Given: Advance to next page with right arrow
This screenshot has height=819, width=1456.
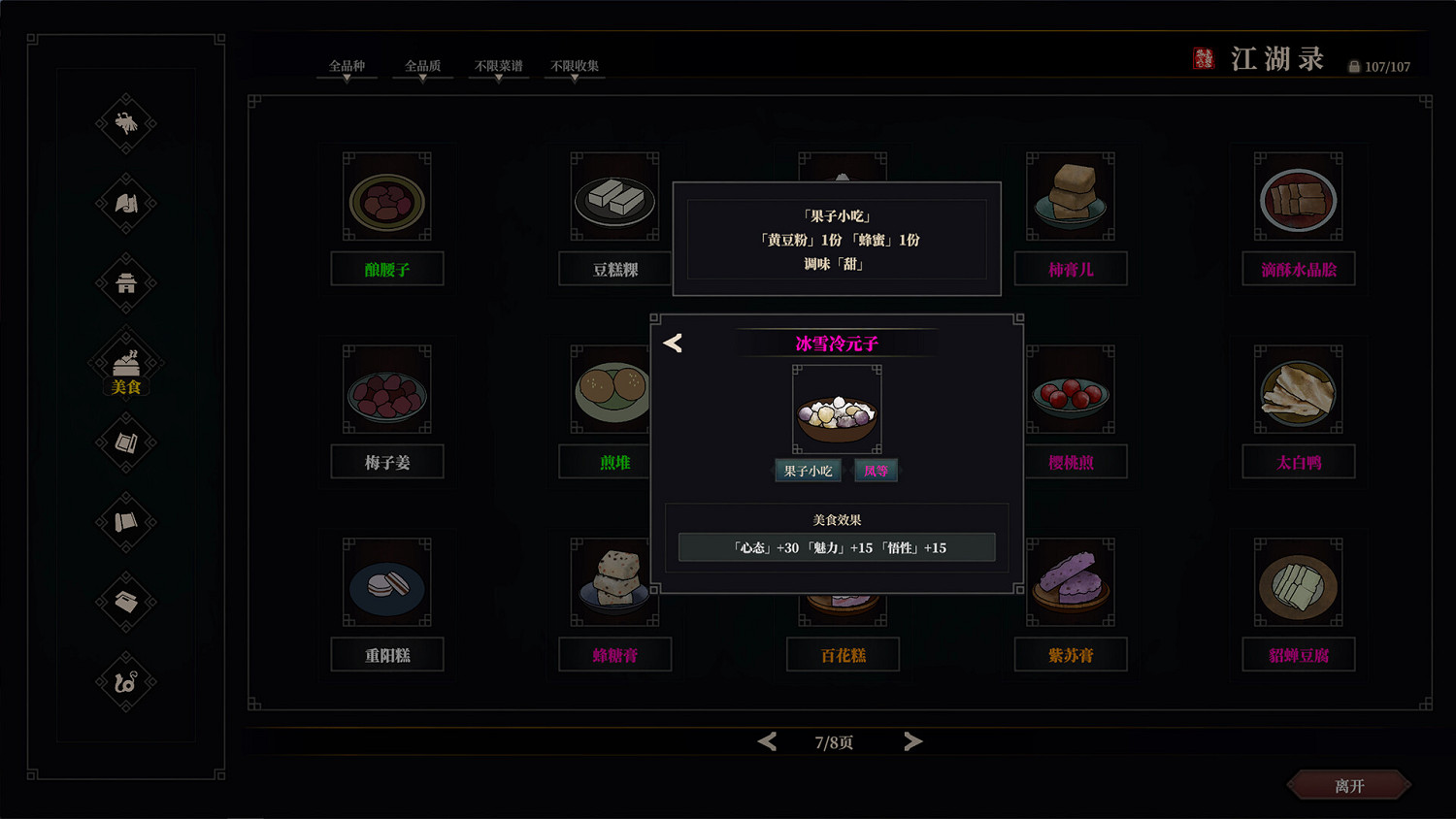Looking at the screenshot, I should tap(912, 740).
